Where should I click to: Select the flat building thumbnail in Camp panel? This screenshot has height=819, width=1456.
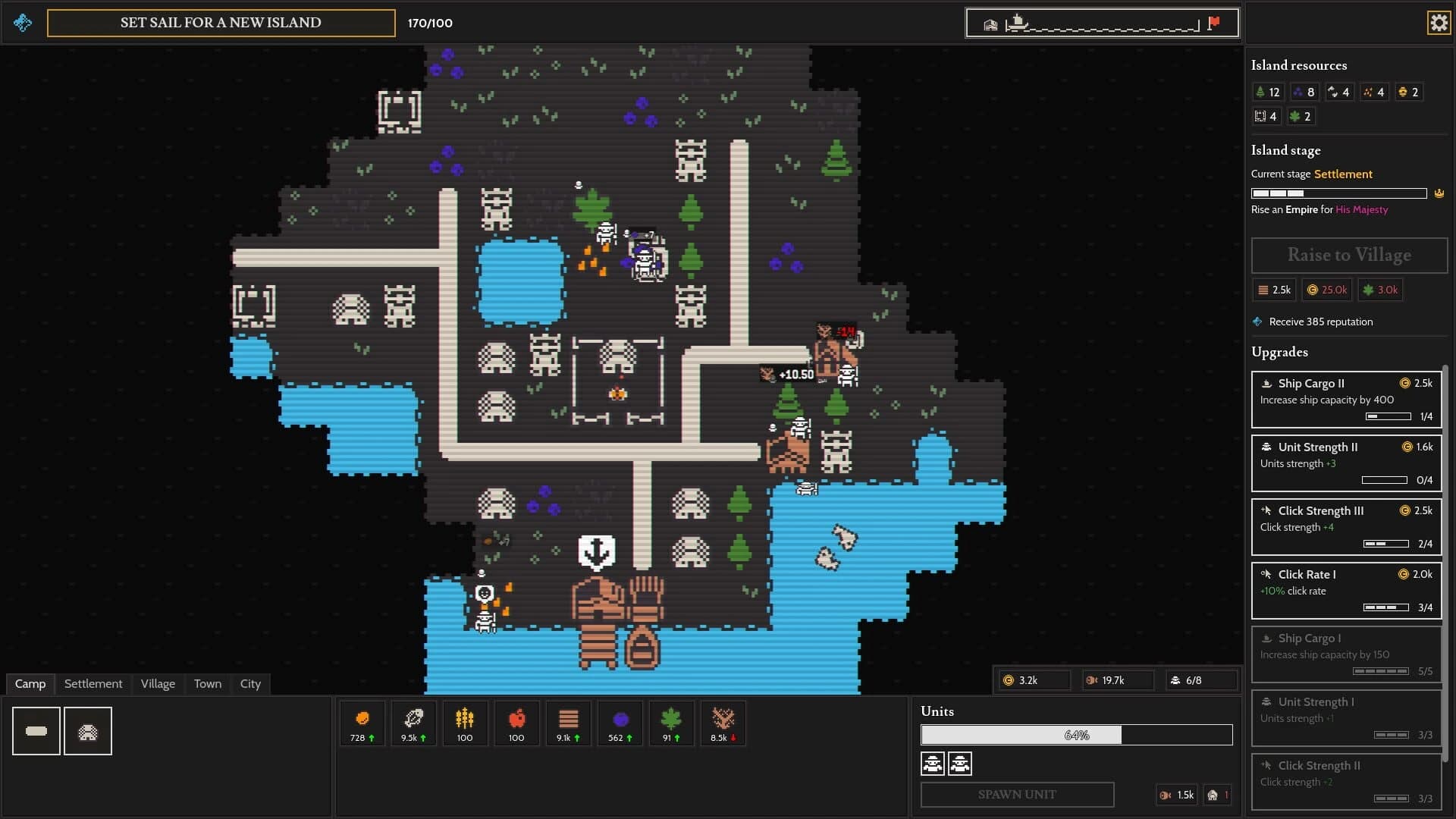pyautogui.click(x=35, y=730)
